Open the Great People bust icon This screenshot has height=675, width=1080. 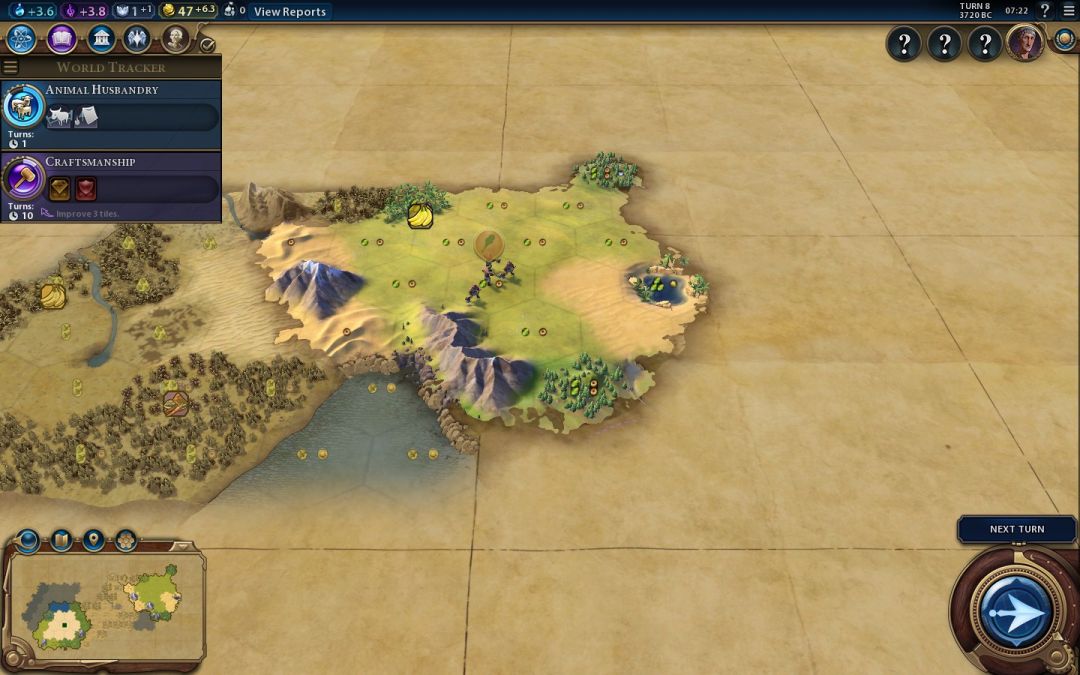[175, 39]
